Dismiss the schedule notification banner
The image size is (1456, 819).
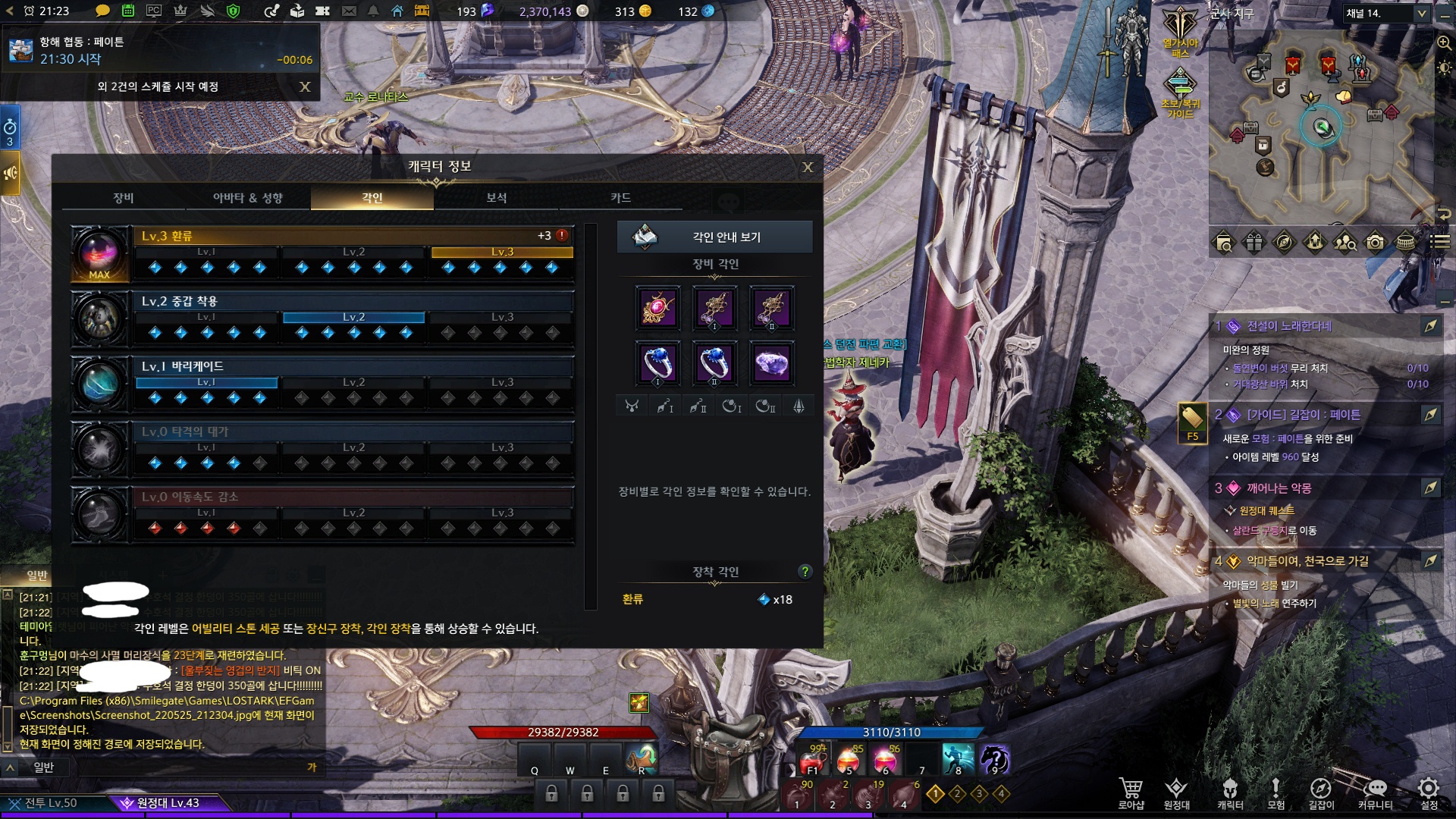coord(305,87)
